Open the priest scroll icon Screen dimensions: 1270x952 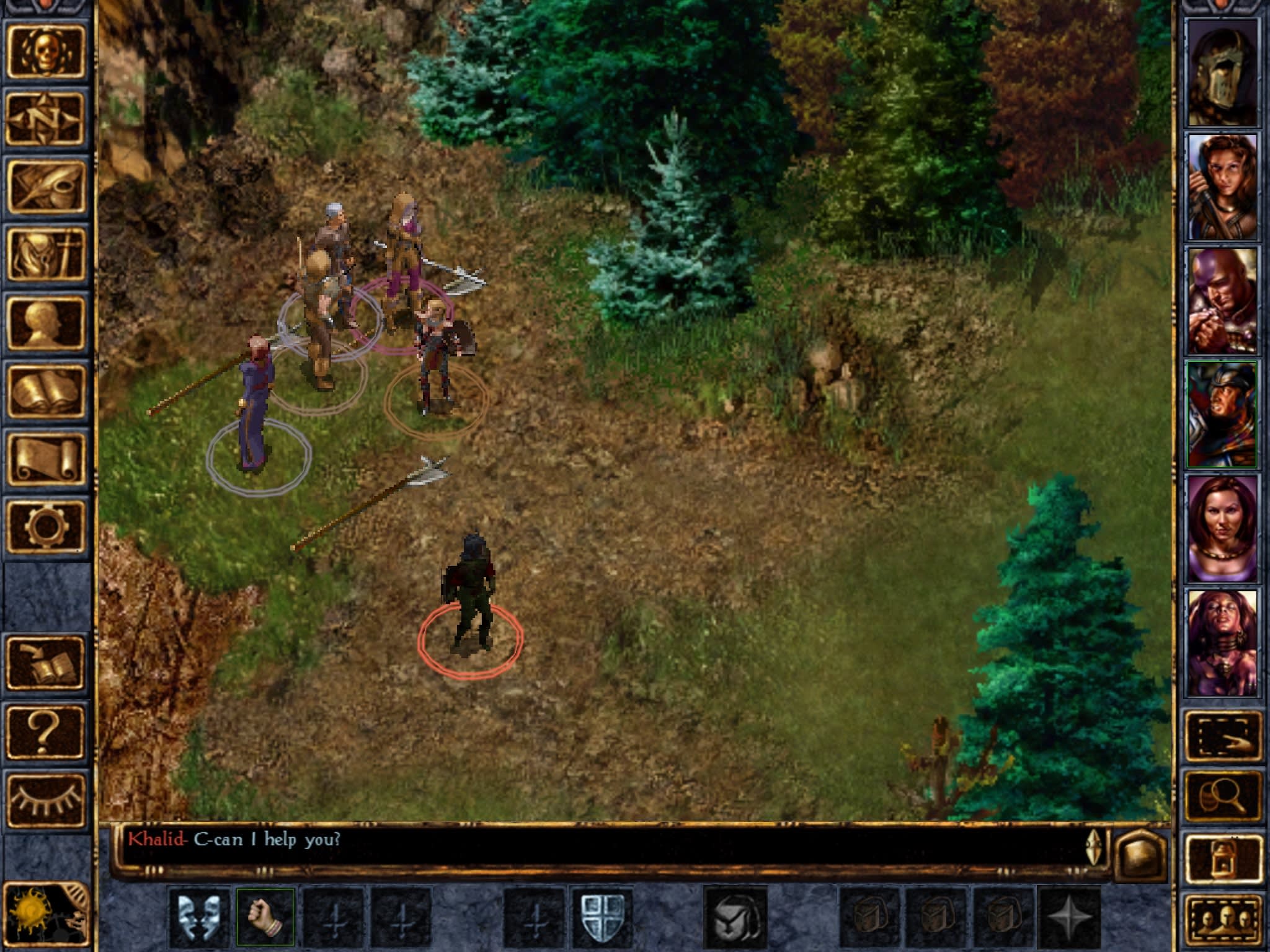point(46,459)
